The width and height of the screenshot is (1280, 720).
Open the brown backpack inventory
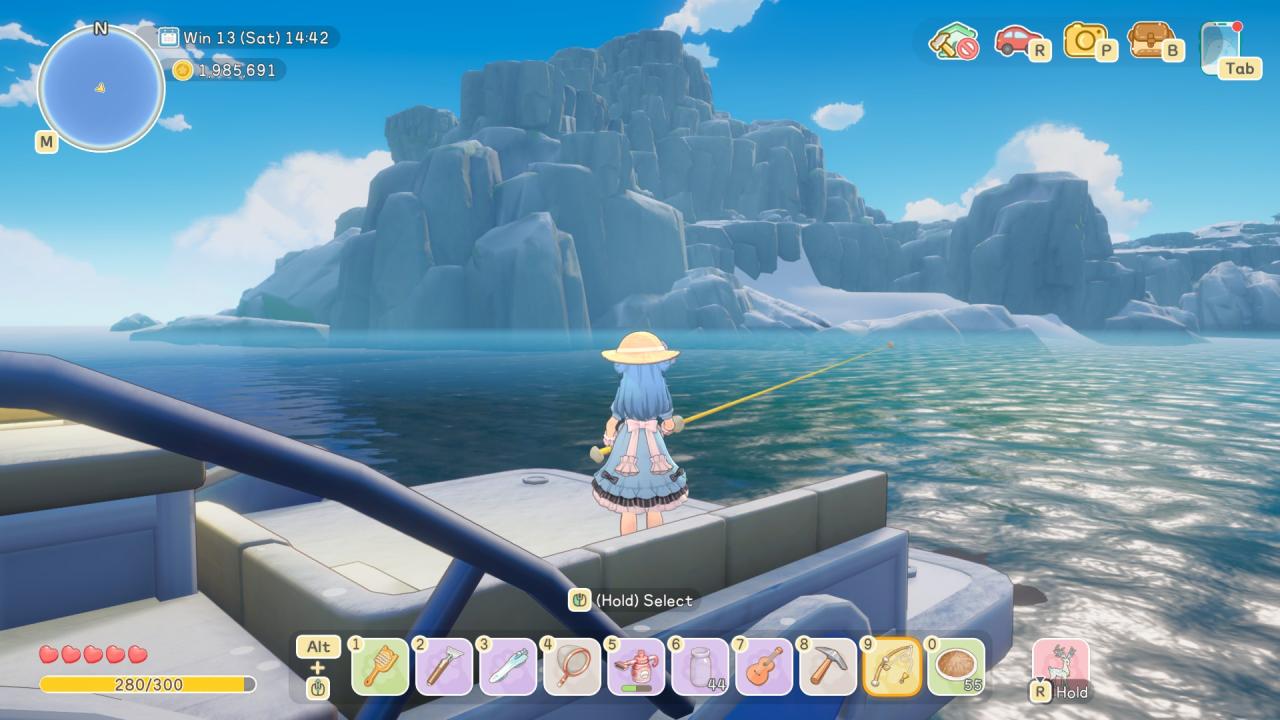1150,40
